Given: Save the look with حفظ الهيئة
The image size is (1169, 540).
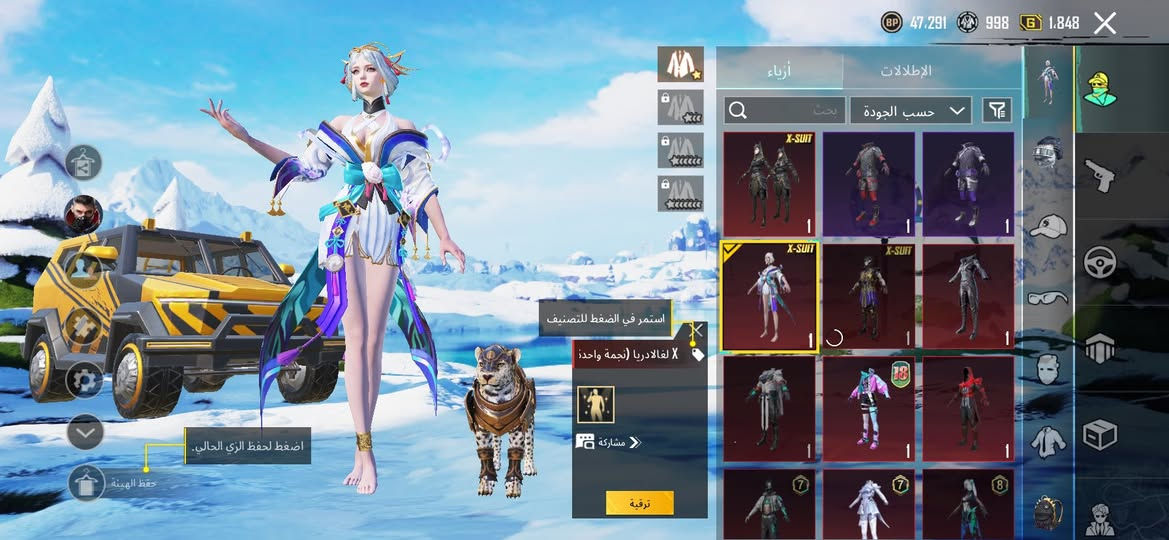Looking at the screenshot, I should click(x=87, y=483).
